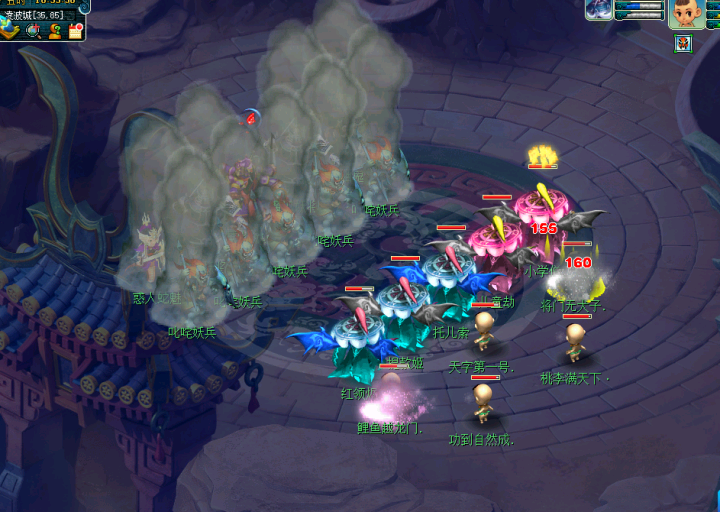Select the pet portrait
Viewport: 720px width, 512px height.
click(600, 10)
